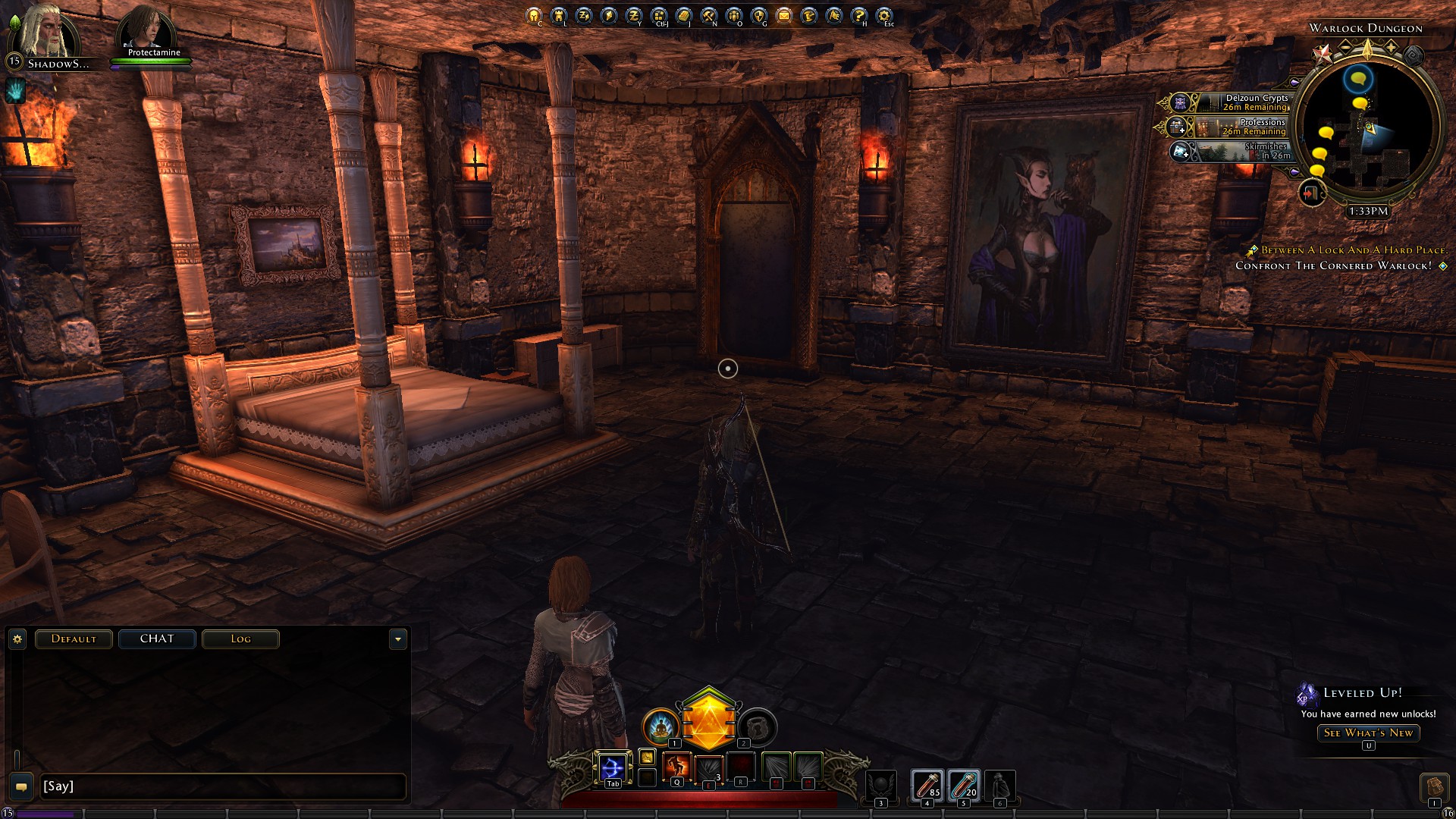Viewport: 1456px width, 819px height.
Task: Open the guild shield icon
Action: click(759, 15)
